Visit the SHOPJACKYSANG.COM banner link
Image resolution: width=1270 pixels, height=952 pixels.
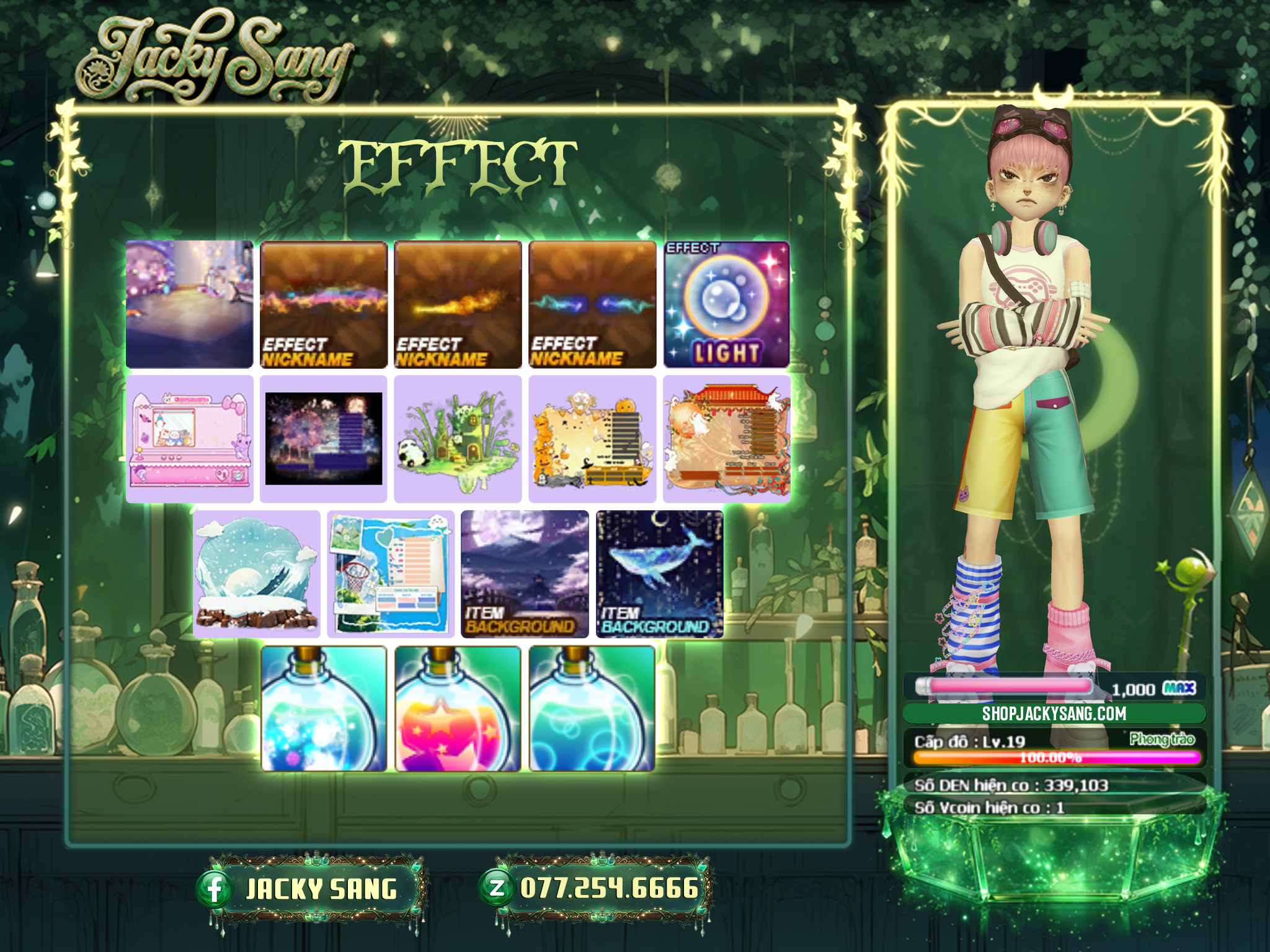1054,713
